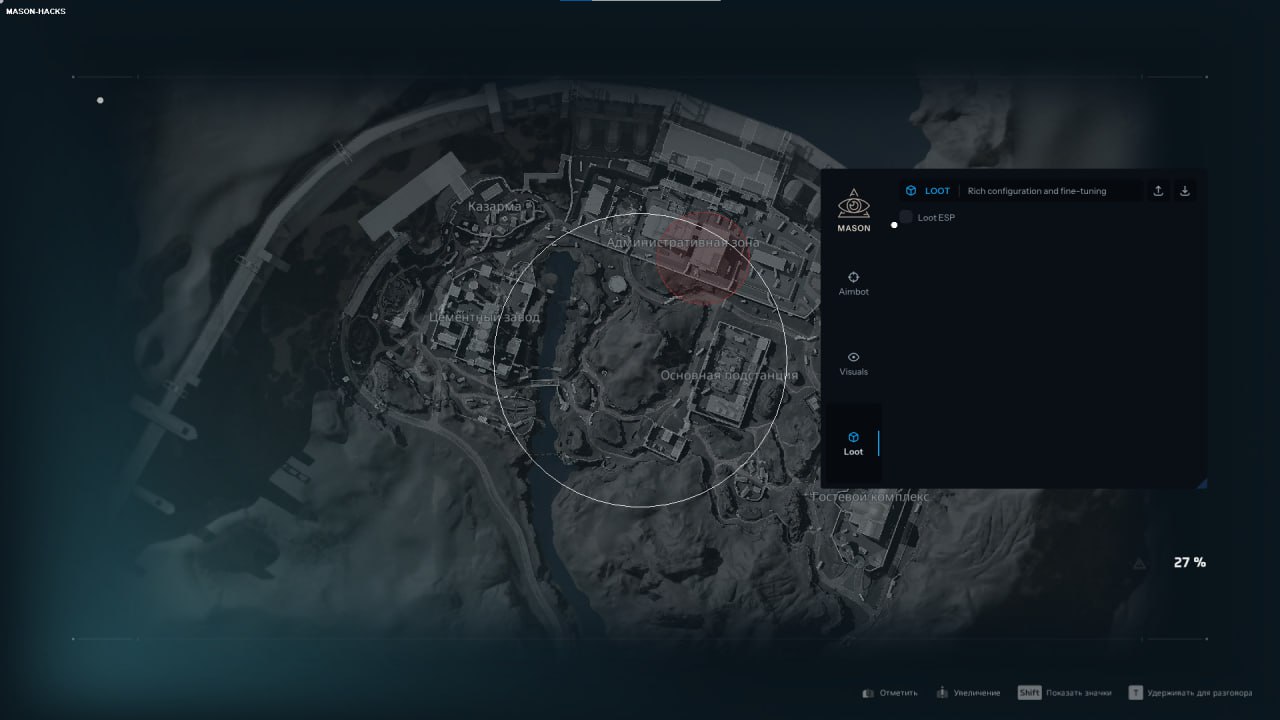Select the Основная подстанция map label
Screen dimensions: 1280x720
pyautogui.click(x=729, y=375)
